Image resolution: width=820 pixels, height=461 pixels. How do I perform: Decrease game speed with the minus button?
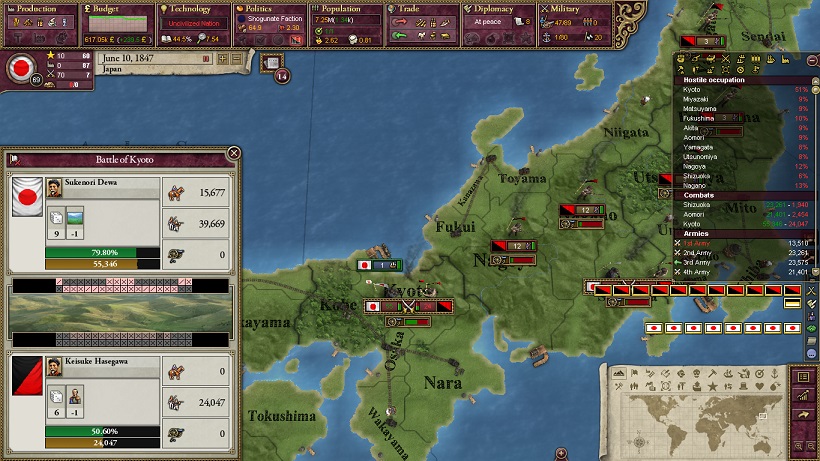(x=237, y=59)
